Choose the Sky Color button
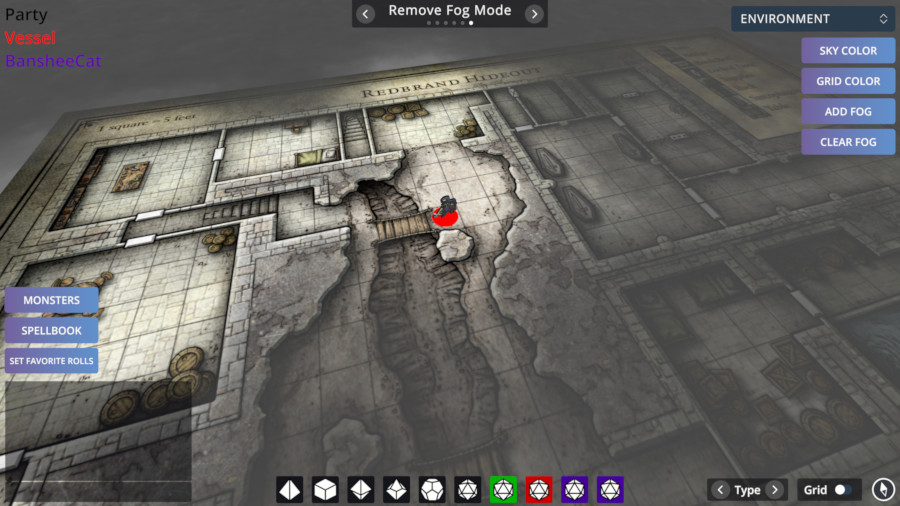The image size is (900, 506). (x=848, y=51)
